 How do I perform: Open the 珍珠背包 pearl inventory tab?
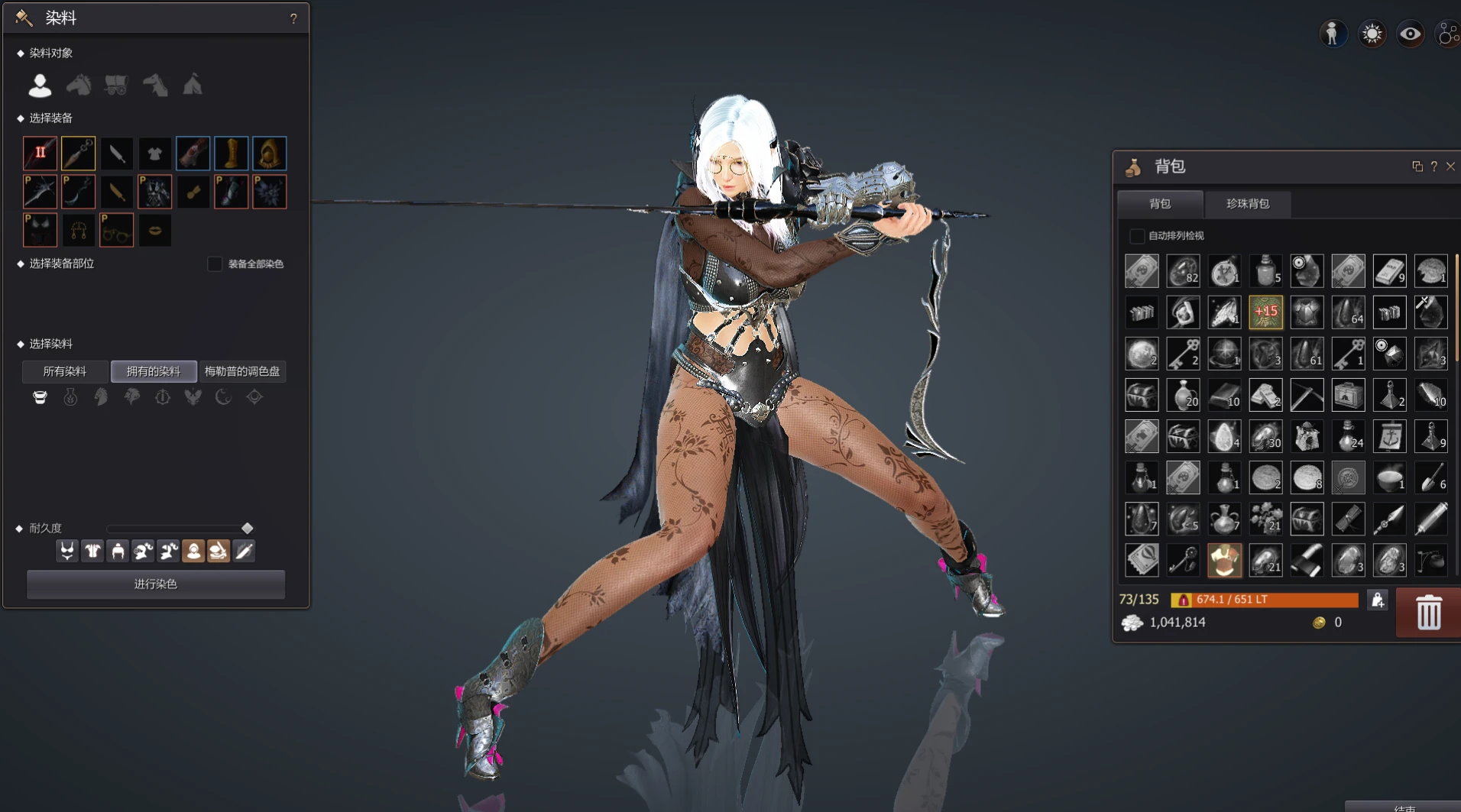[x=1247, y=204]
